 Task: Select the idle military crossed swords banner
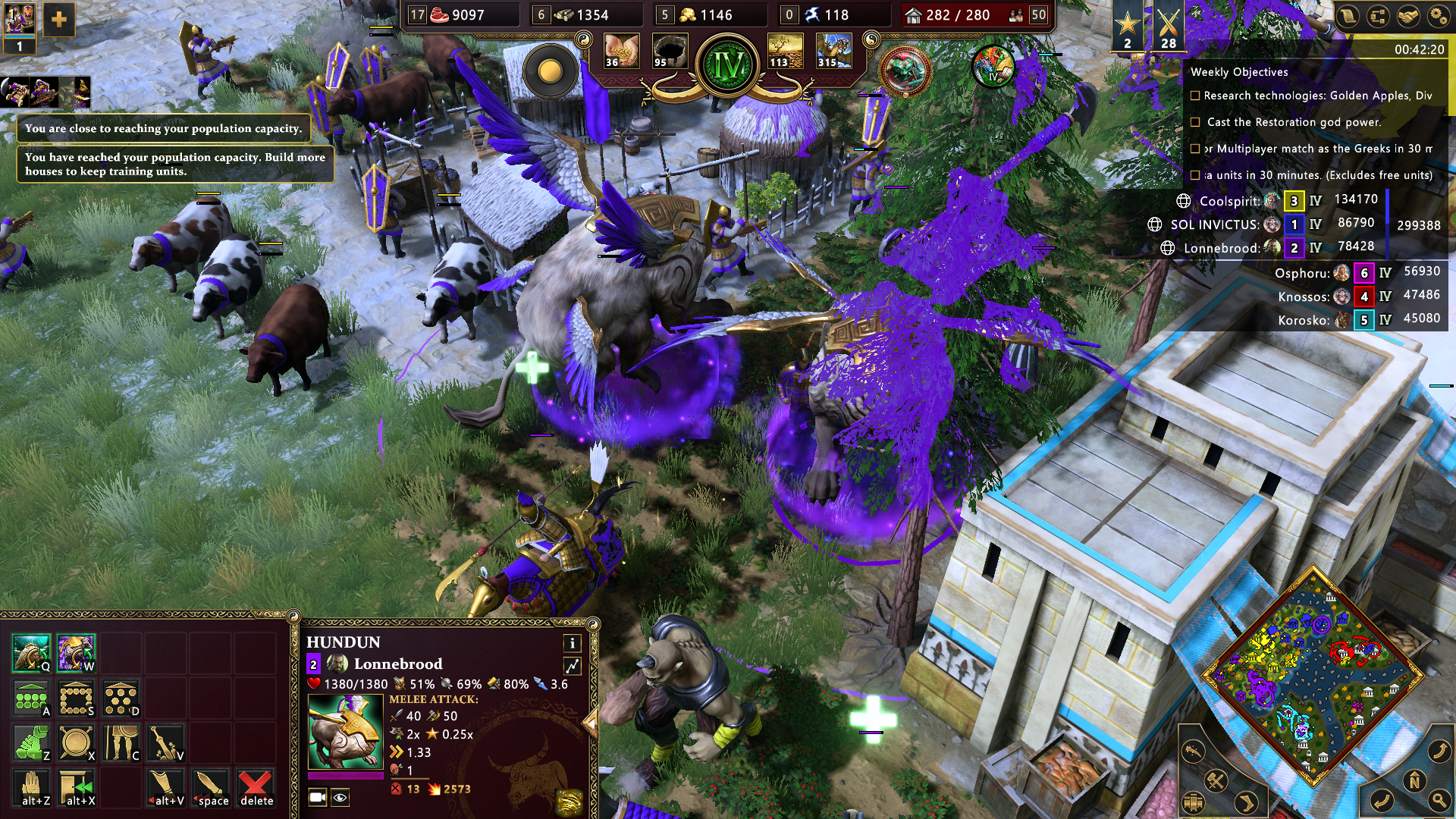coord(1168,27)
